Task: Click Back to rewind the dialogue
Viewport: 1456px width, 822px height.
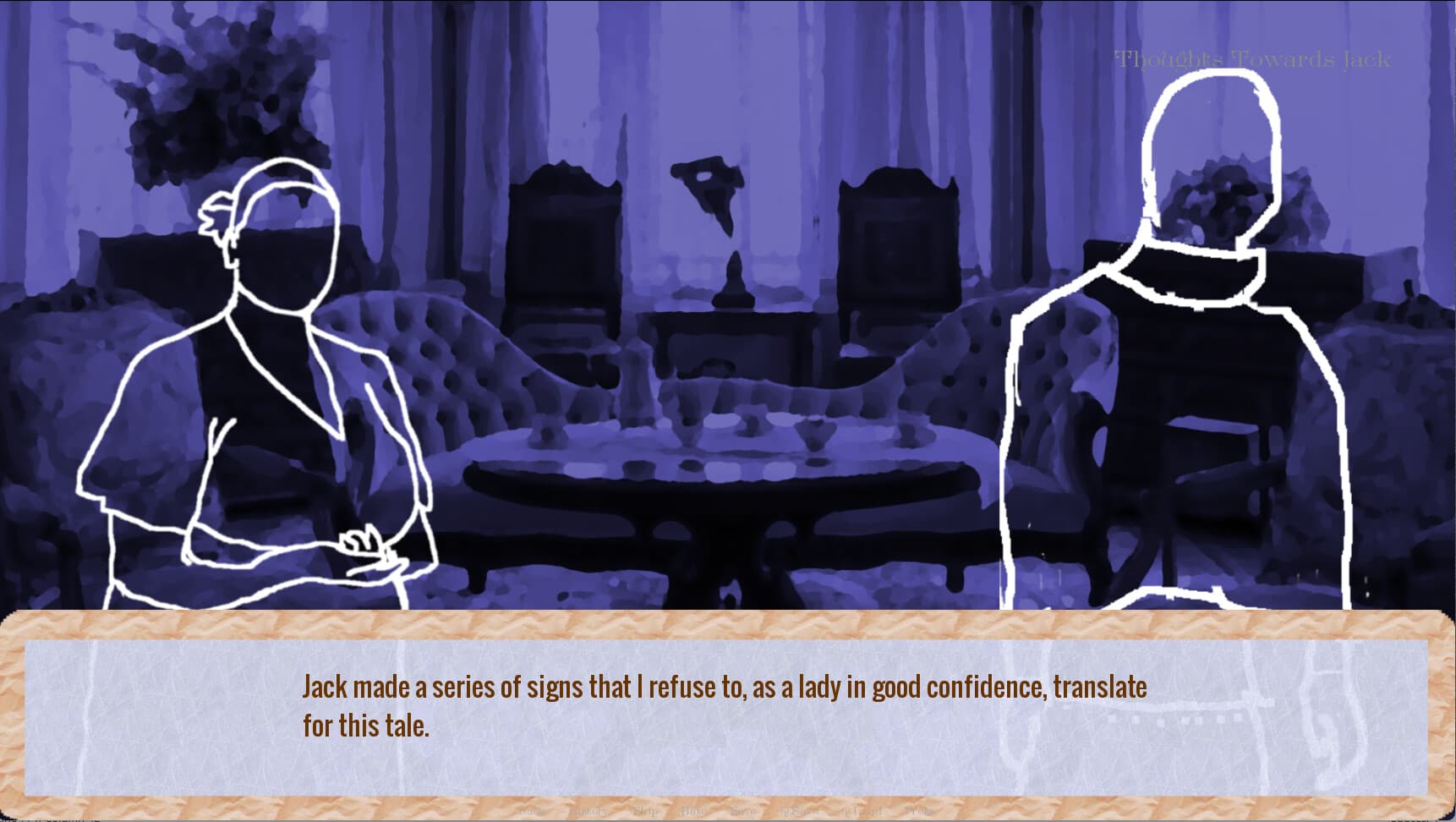Action: click(528, 810)
